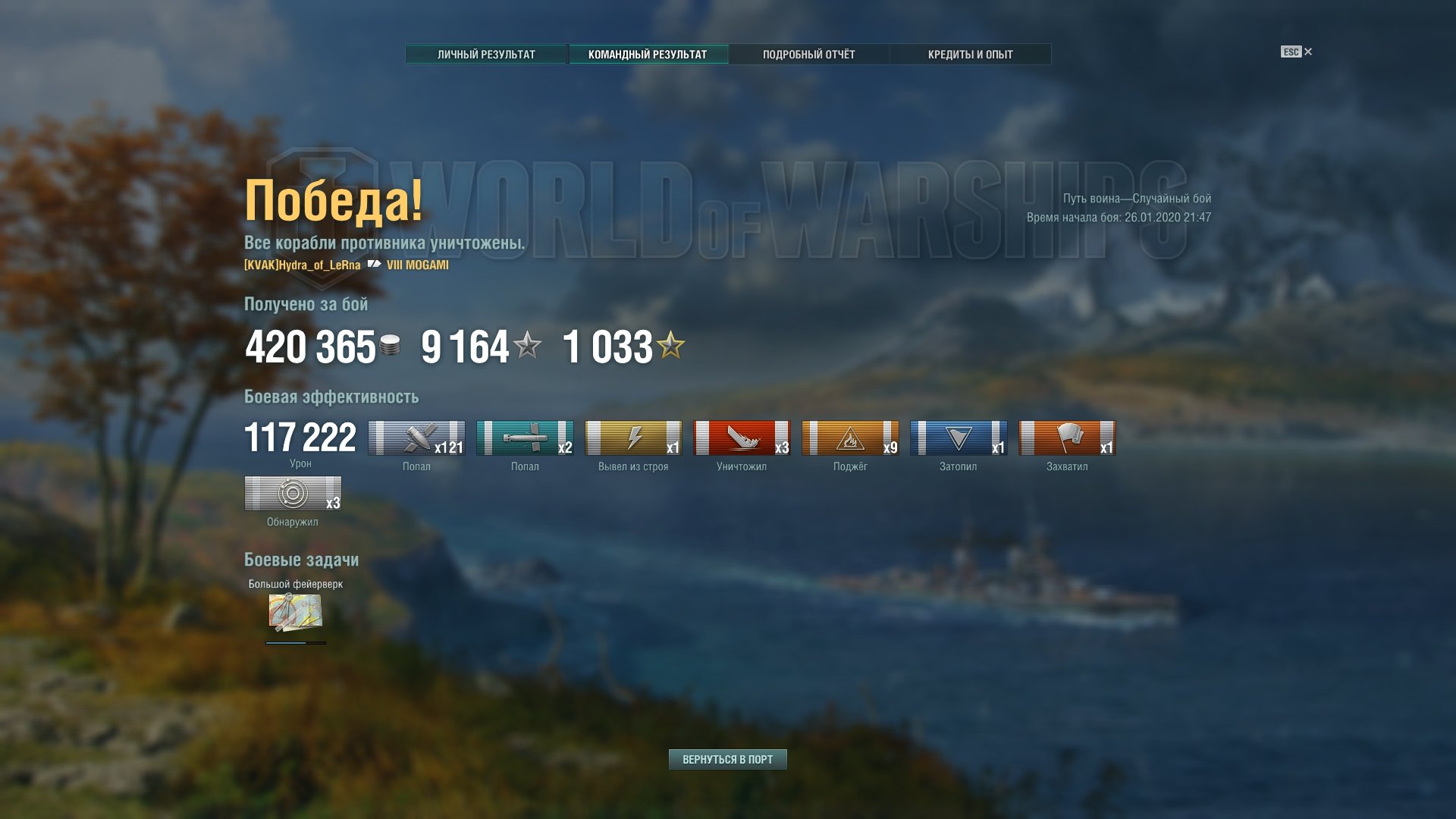
Task: Open the Большой фейерверк combat mission icon
Action: click(x=295, y=612)
